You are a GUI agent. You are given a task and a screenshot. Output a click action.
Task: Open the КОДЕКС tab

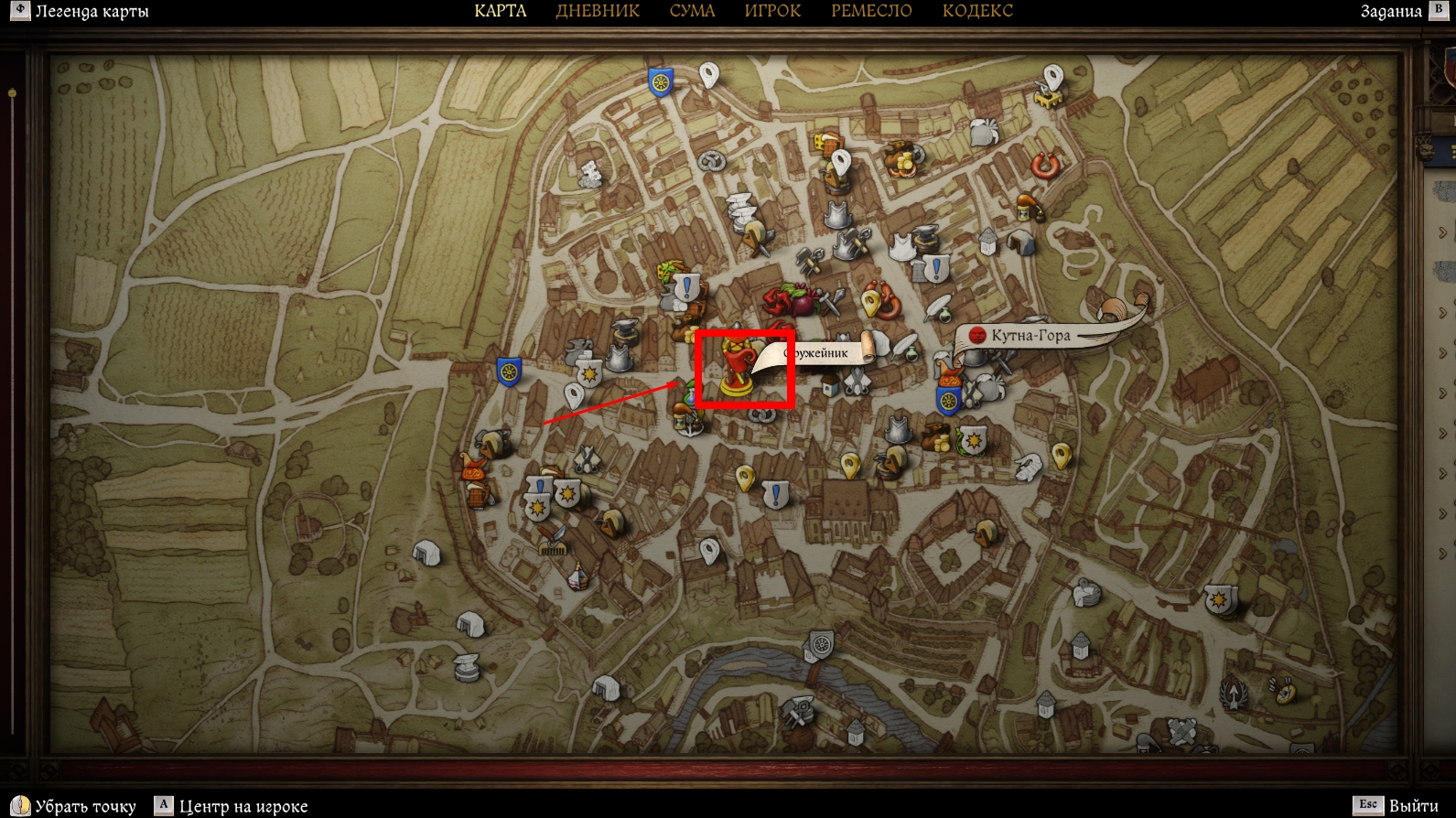(977, 11)
